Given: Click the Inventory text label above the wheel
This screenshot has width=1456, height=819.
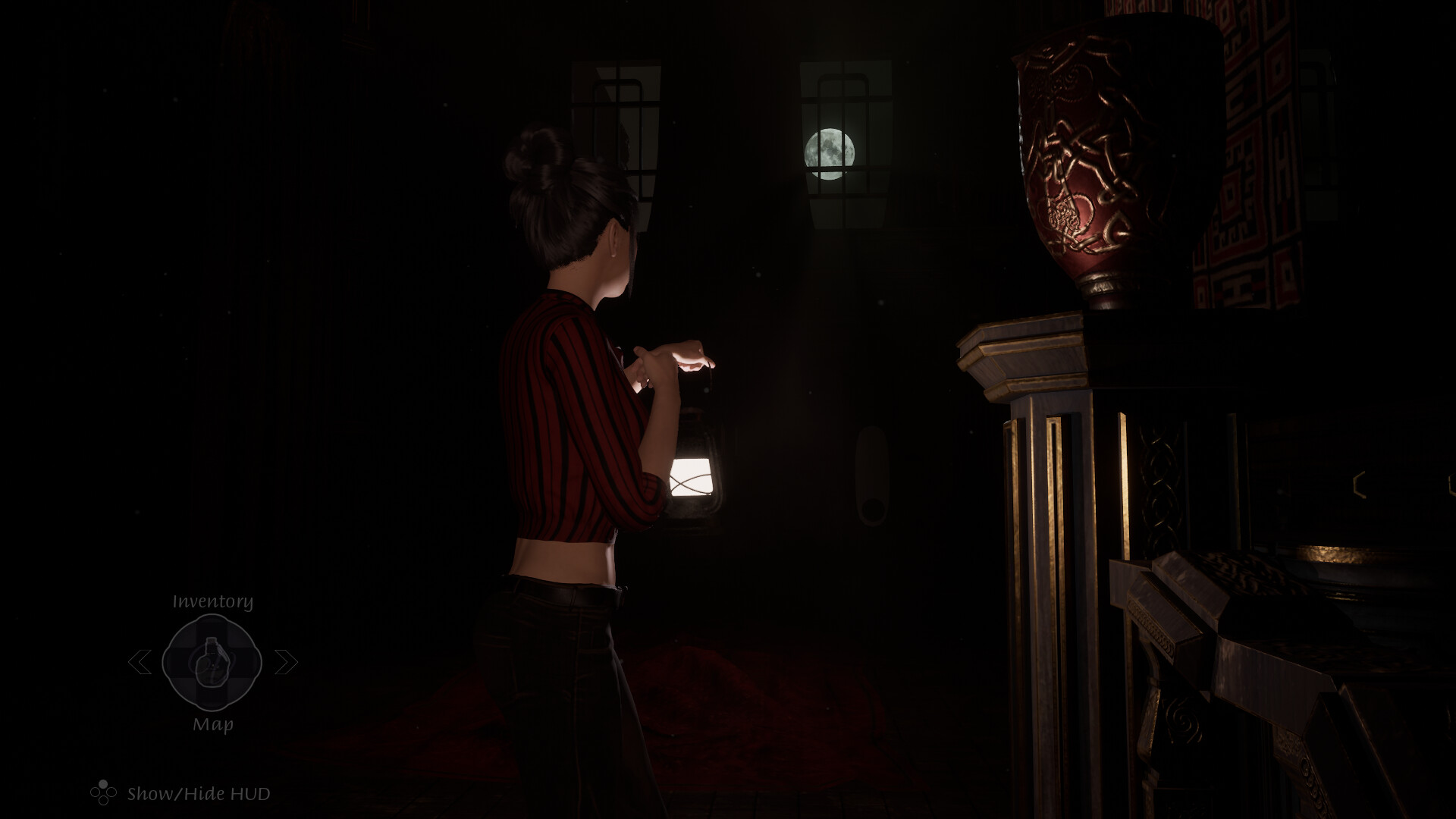Looking at the screenshot, I should (212, 601).
